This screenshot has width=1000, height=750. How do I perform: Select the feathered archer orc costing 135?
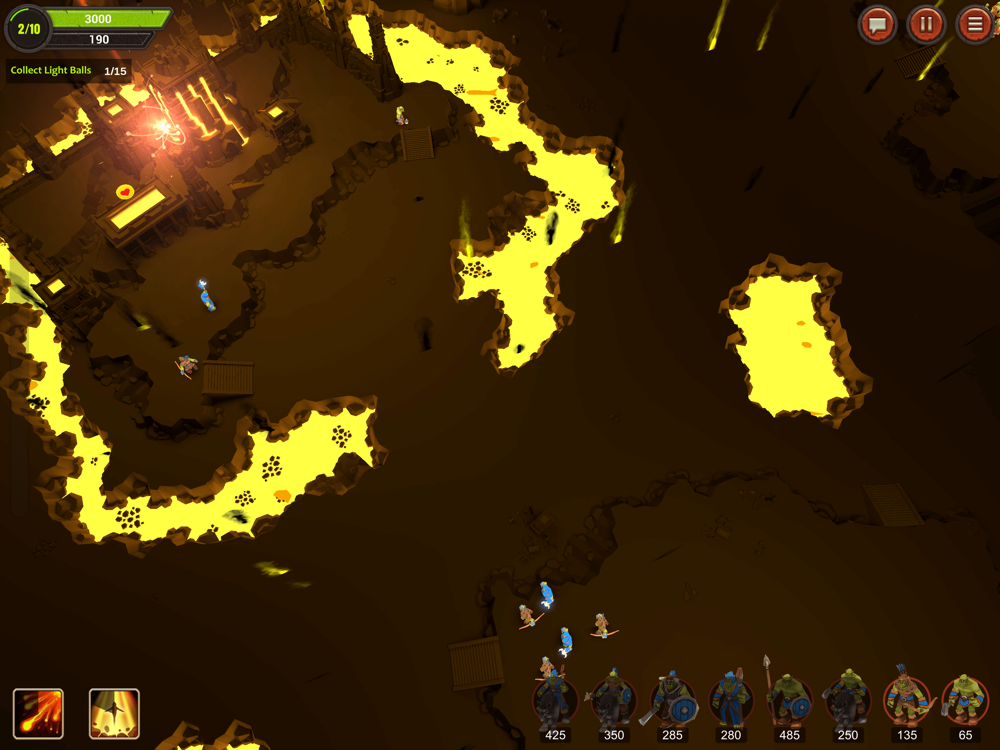click(906, 701)
